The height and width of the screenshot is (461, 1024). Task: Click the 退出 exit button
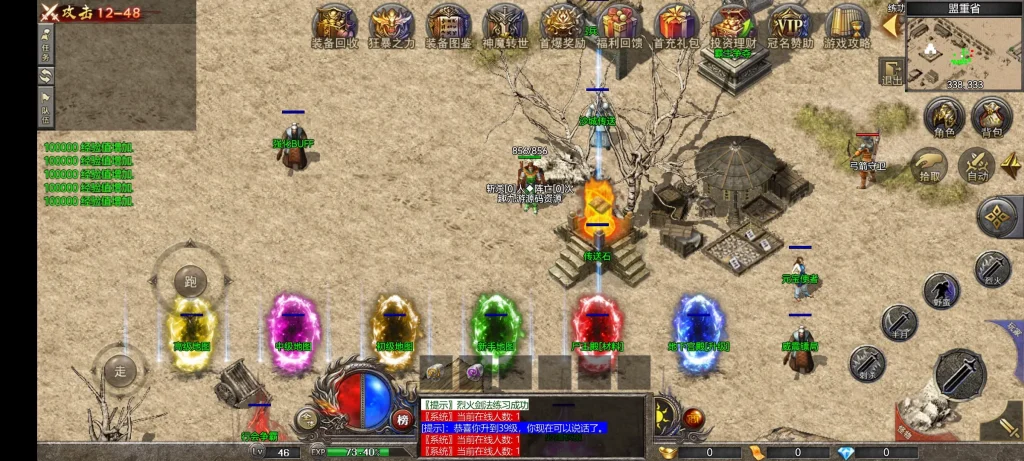(891, 70)
